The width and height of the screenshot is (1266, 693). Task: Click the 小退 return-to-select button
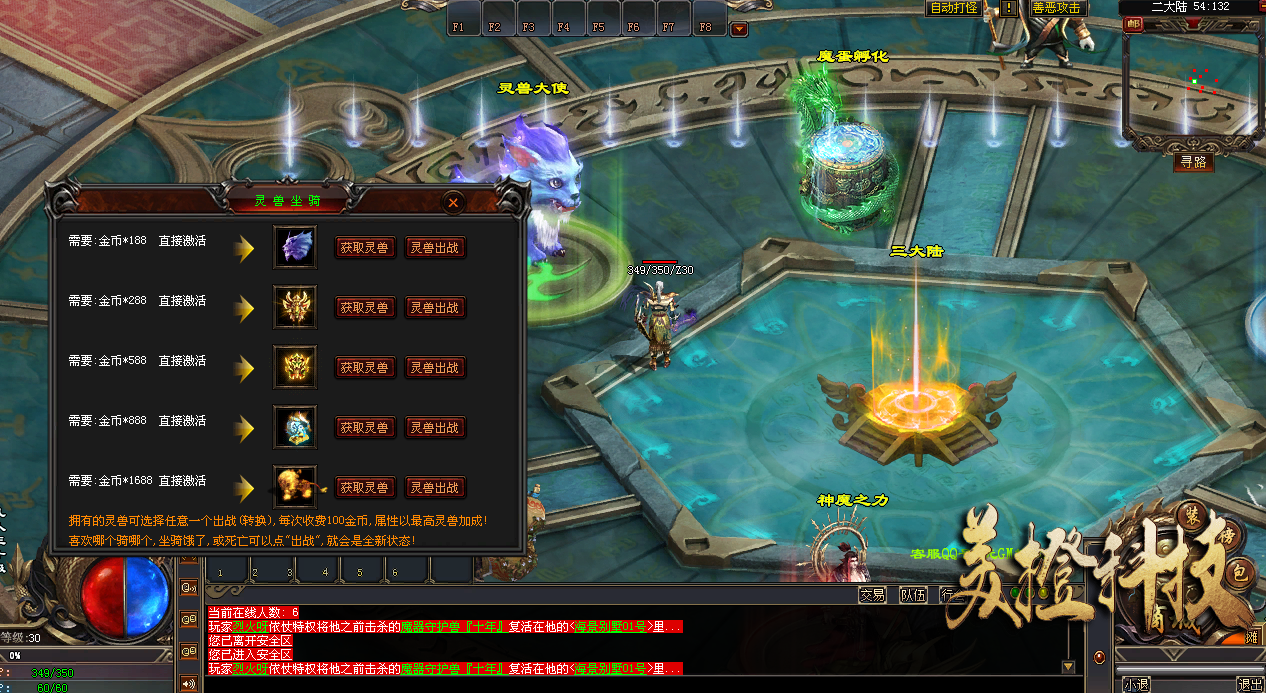1136,685
